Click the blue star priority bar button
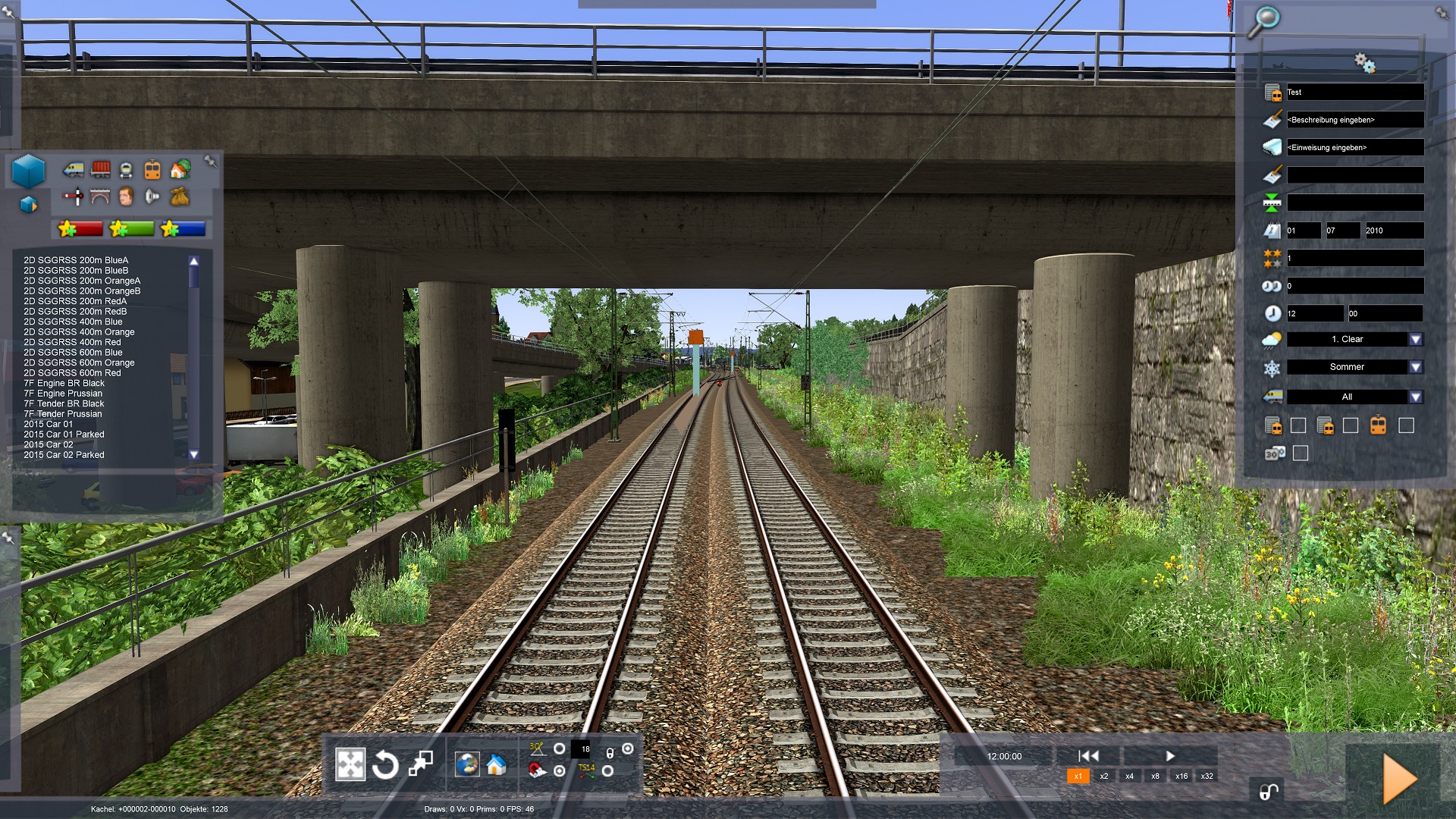 pos(183,228)
